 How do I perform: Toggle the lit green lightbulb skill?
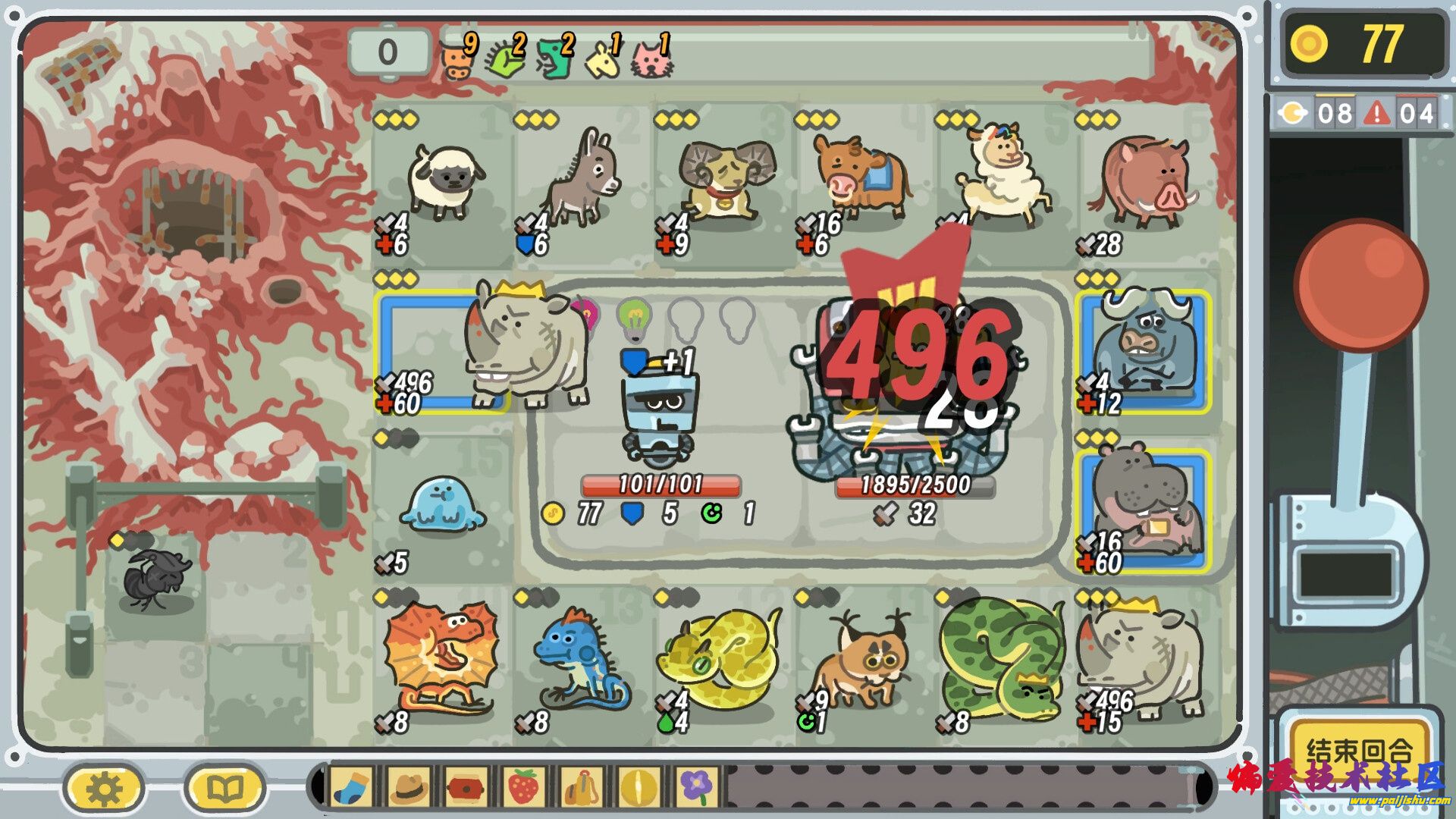(x=635, y=318)
